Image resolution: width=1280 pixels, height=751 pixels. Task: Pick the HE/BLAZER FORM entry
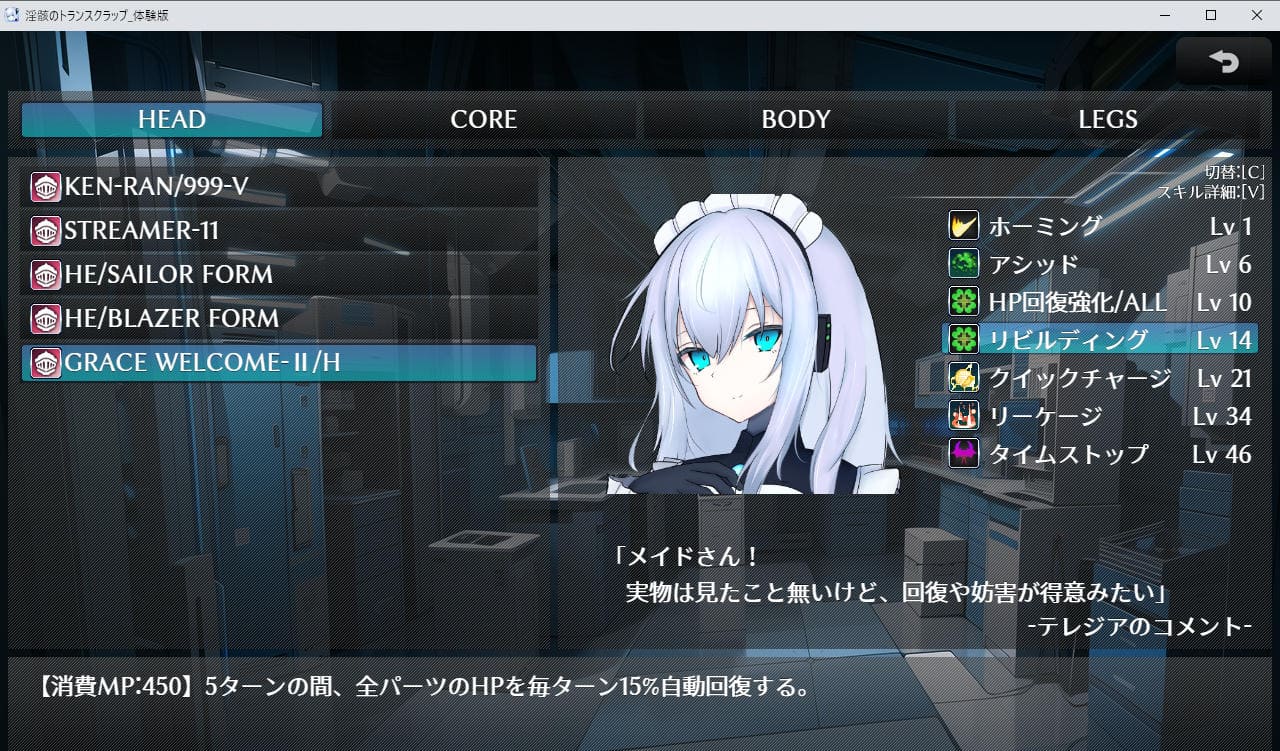pyautogui.click(x=279, y=319)
